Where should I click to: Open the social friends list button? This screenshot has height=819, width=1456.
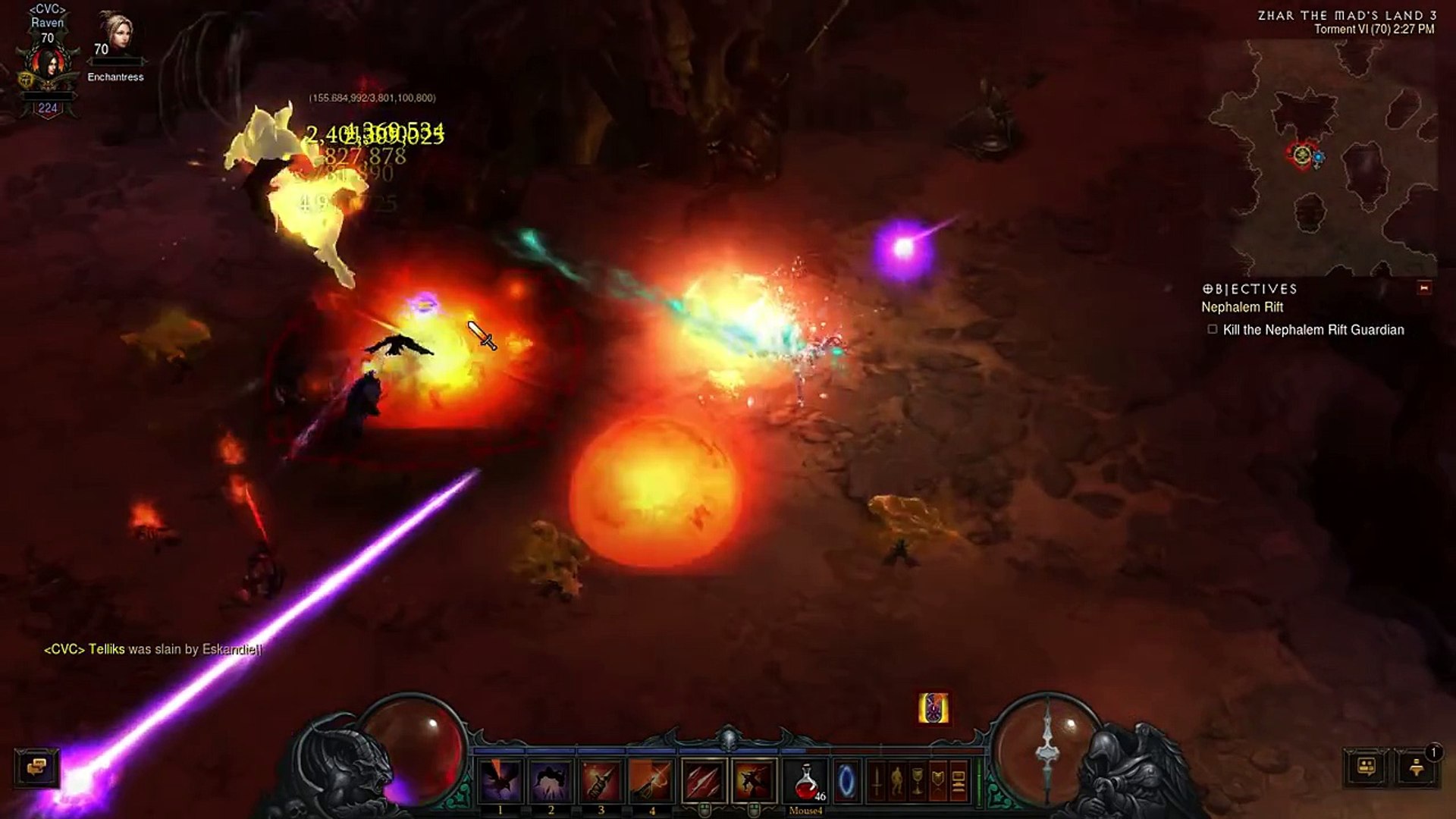(1367, 767)
